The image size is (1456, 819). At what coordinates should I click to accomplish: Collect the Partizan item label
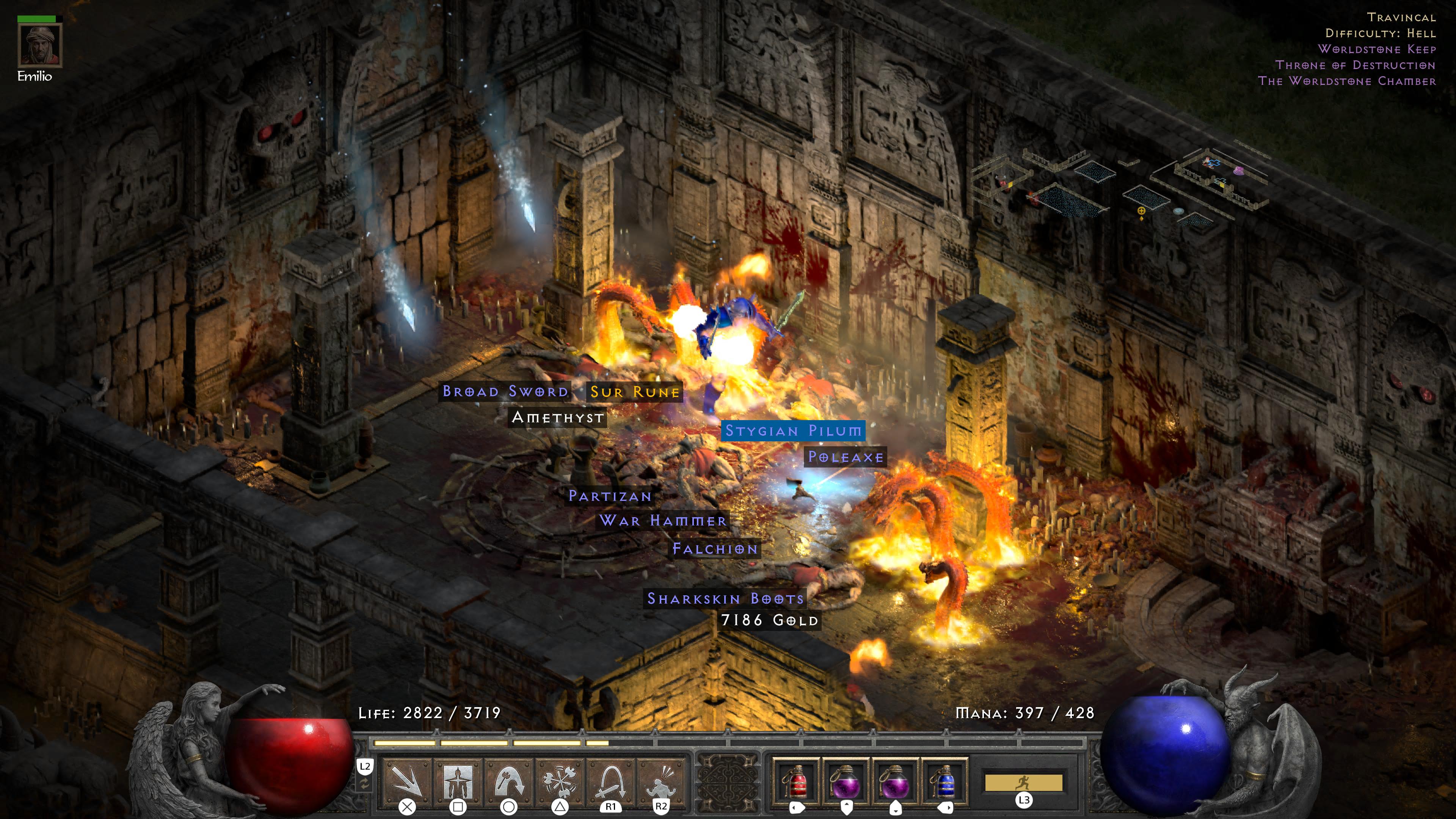pyautogui.click(x=610, y=496)
